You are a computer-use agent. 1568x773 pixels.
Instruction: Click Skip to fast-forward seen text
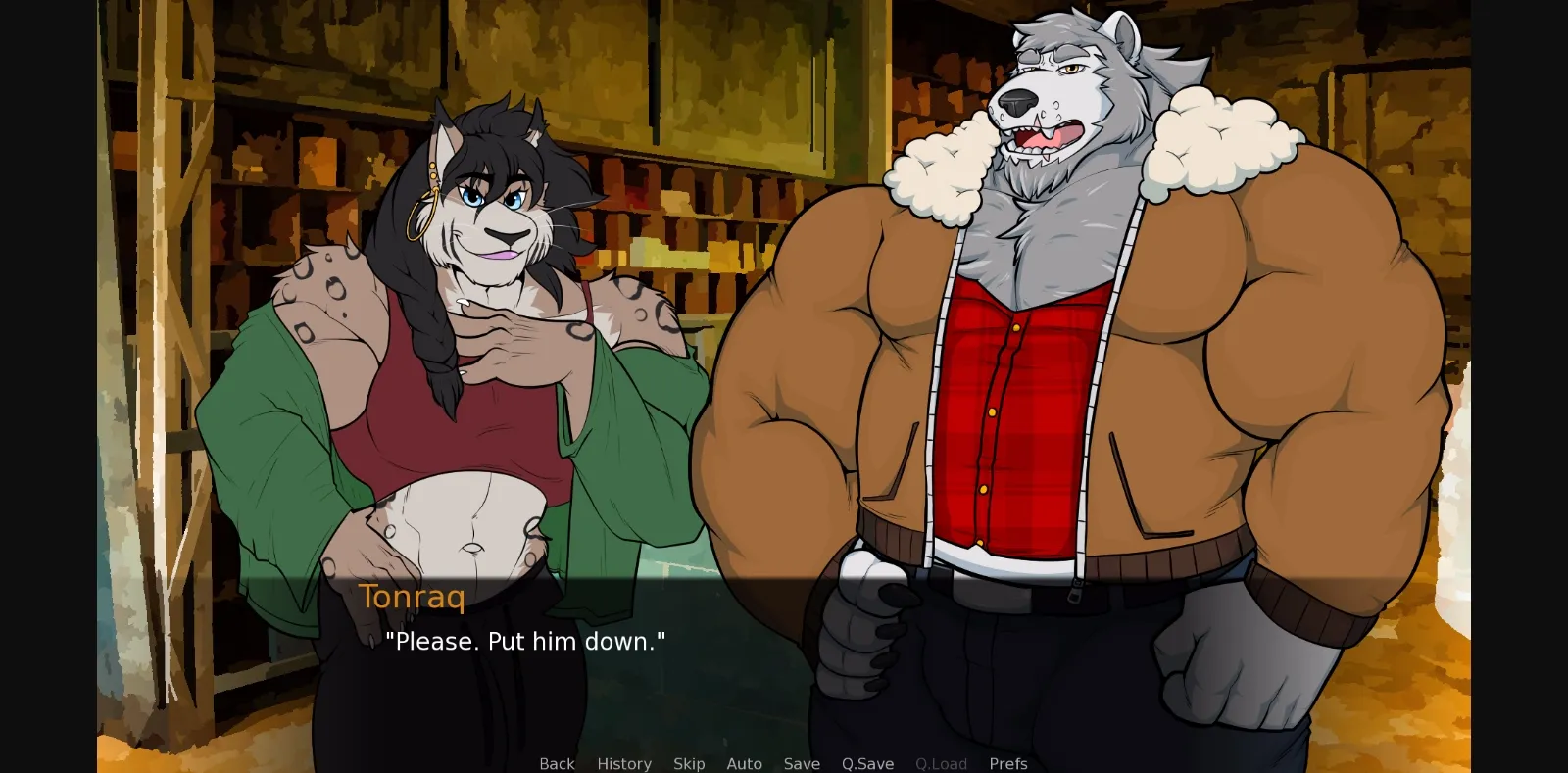pyautogui.click(x=689, y=763)
